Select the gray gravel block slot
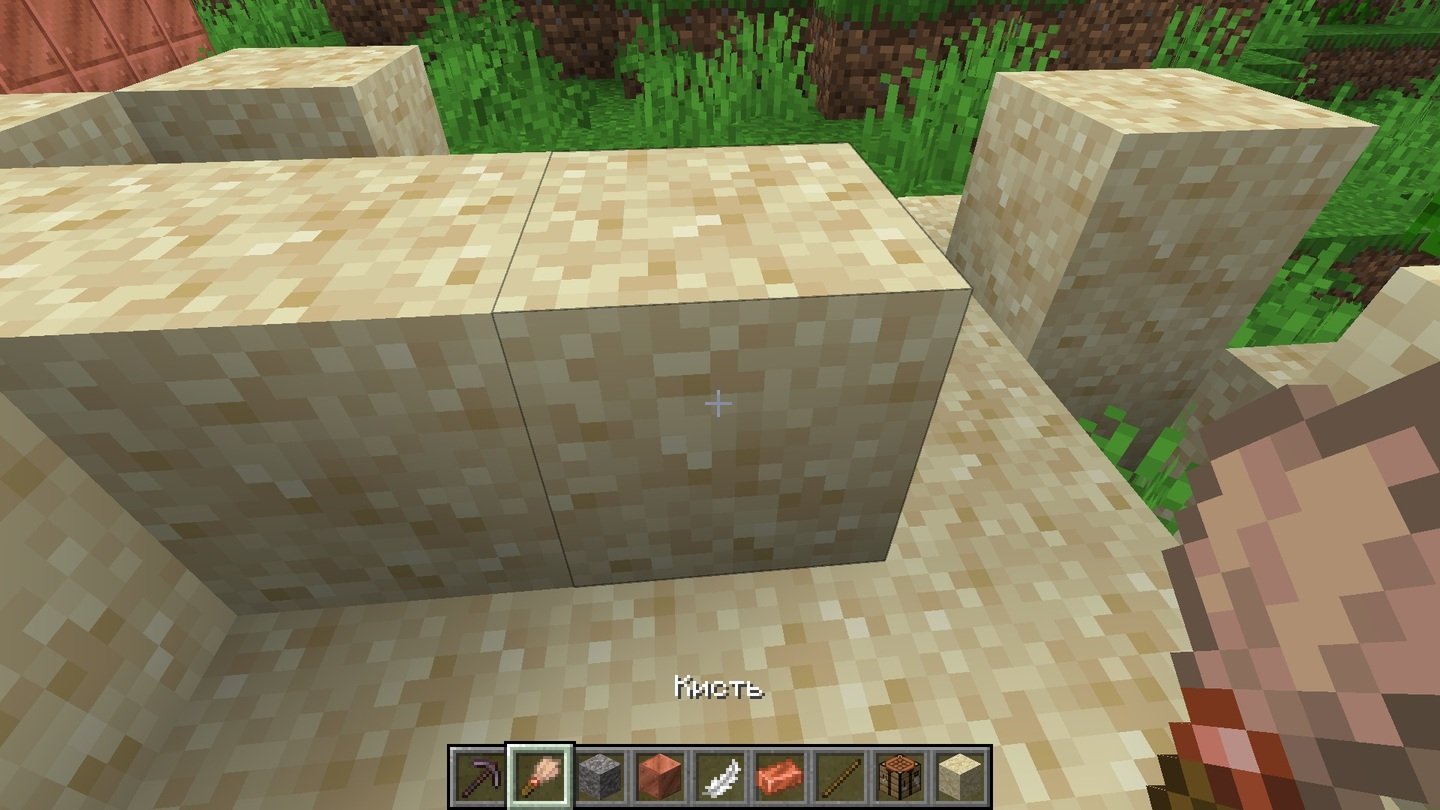This screenshot has height=810, width=1440. coord(600,774)
